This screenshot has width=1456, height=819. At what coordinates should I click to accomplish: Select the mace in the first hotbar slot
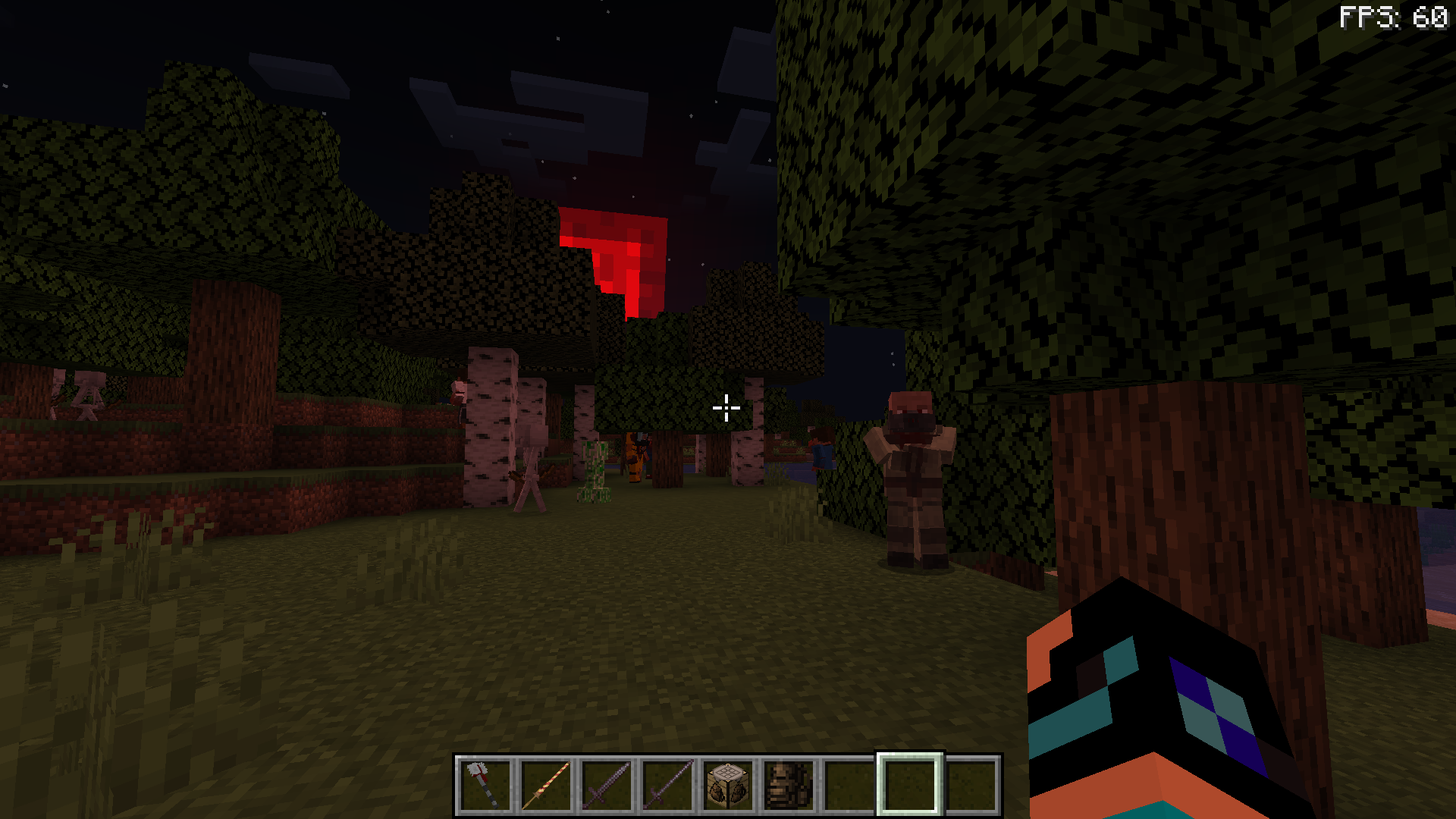[x=483, y=781]
